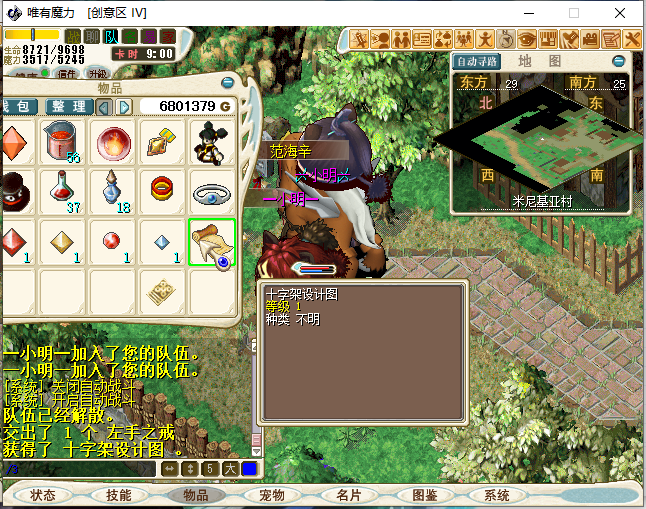Select the red and gold ring item
646x509 pixels.
pyautogui.click(x=162, y=189)
